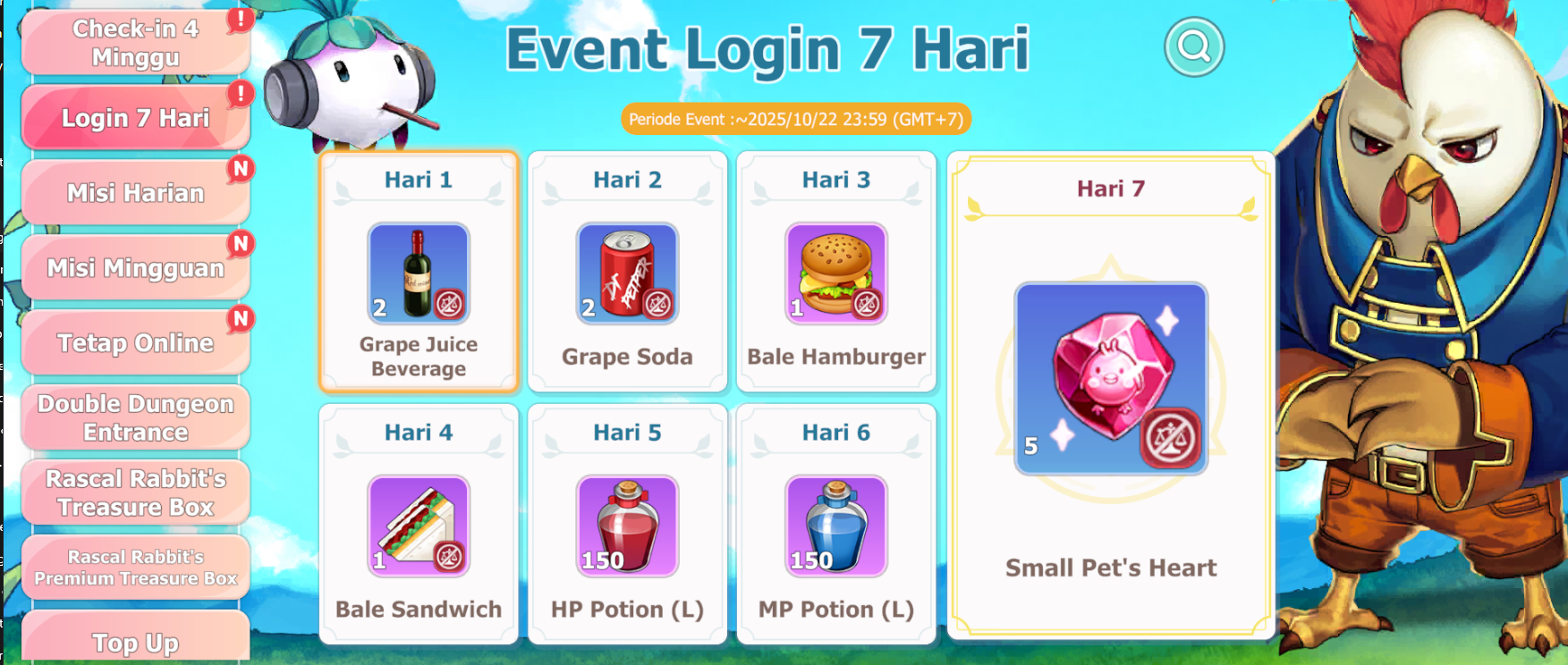The height and width of the screenshot is (665, 1568).
Task: Open Rascal Rabbit's Premium Treasure Box tab
Action: 135,568
